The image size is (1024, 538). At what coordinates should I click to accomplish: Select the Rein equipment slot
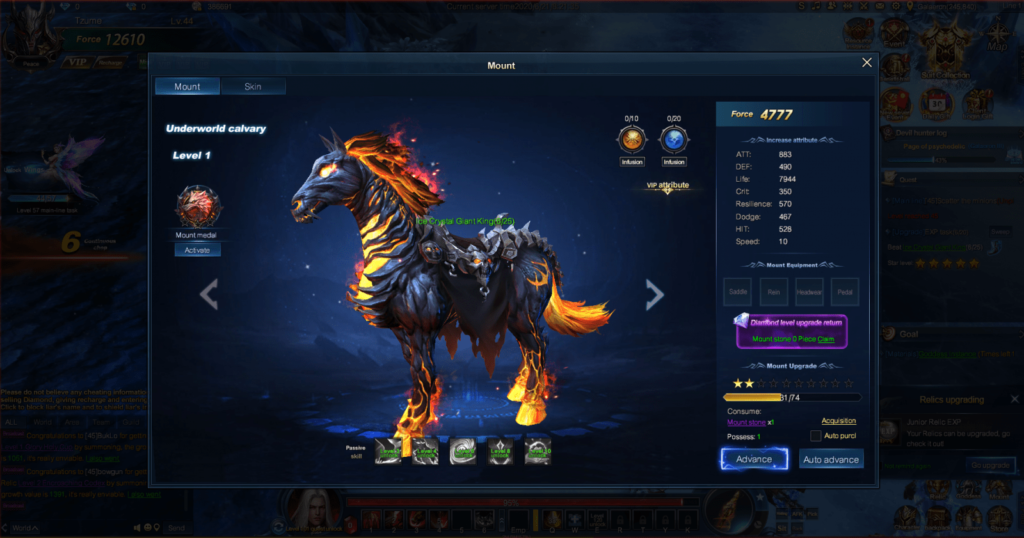click(x=773, y=291)
